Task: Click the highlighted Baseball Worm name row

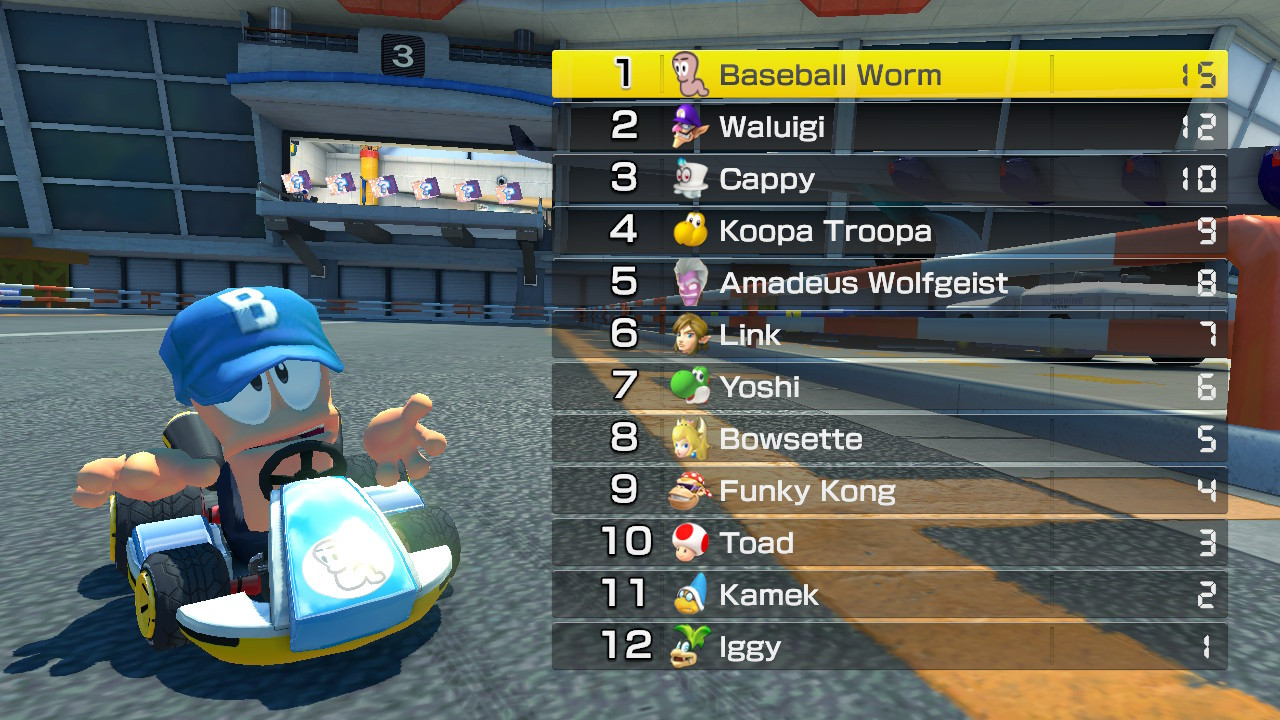Action: point(830,73)
